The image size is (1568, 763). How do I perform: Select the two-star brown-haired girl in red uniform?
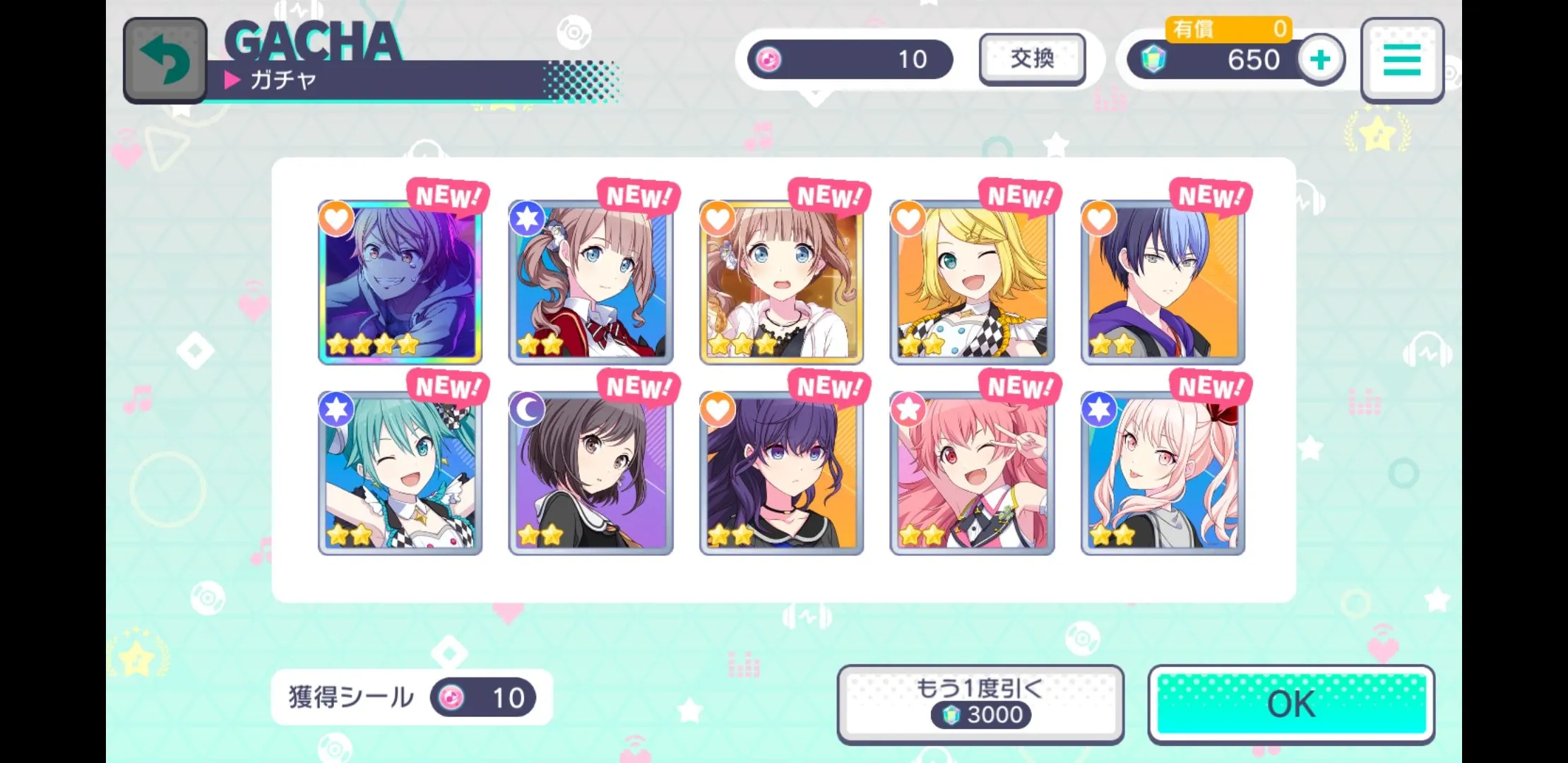(590, 283)
